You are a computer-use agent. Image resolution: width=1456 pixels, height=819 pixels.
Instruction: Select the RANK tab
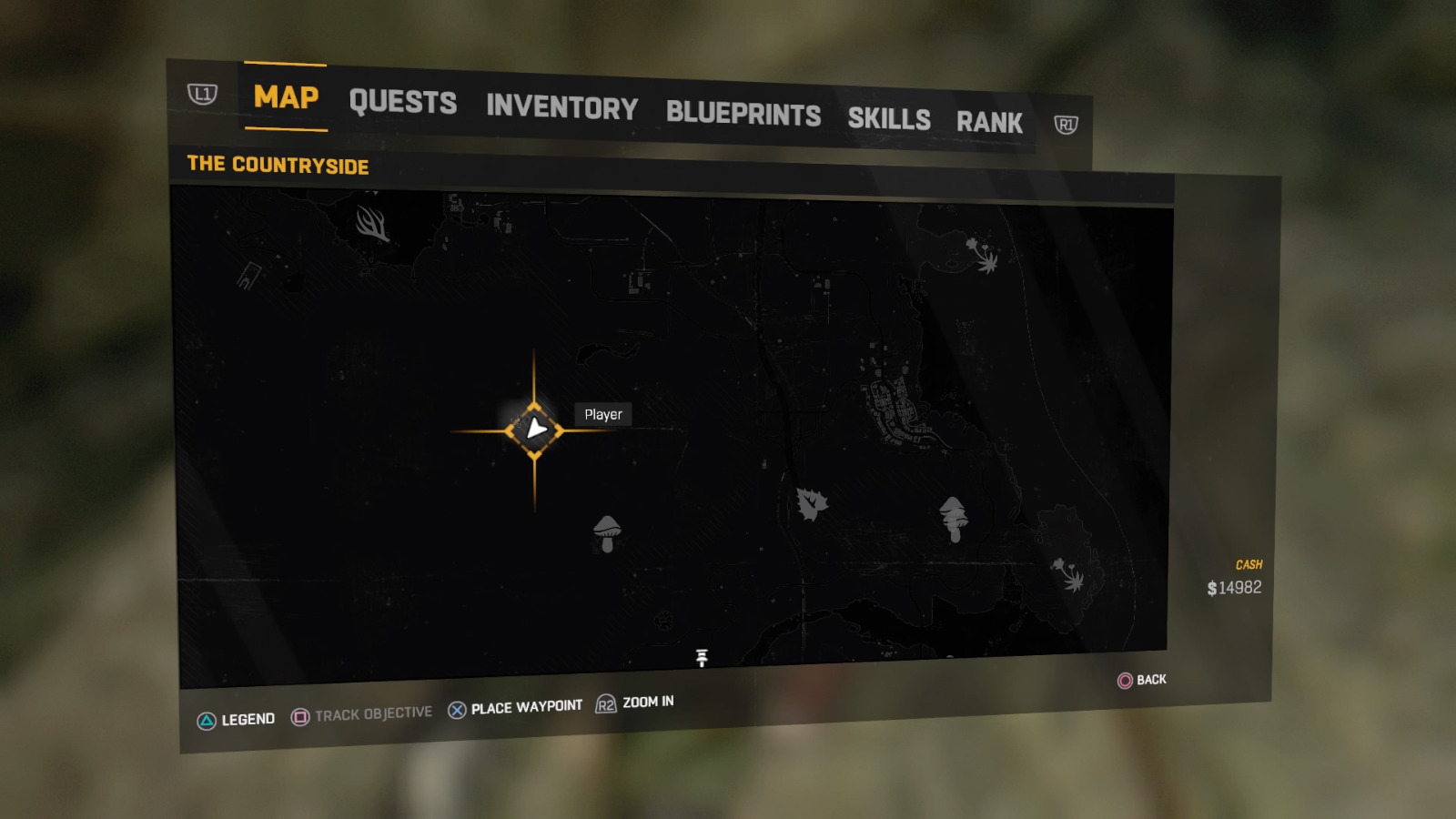[x=991, y=122]
